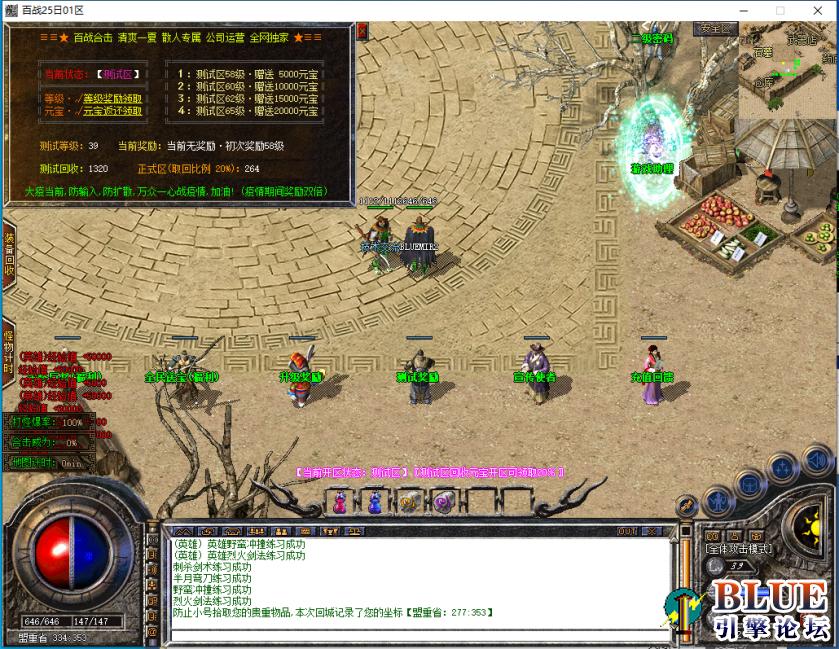The image size is (839, 649).
Task: Select the first chat channel toolbar button
Action: click(x=182, y=531)
